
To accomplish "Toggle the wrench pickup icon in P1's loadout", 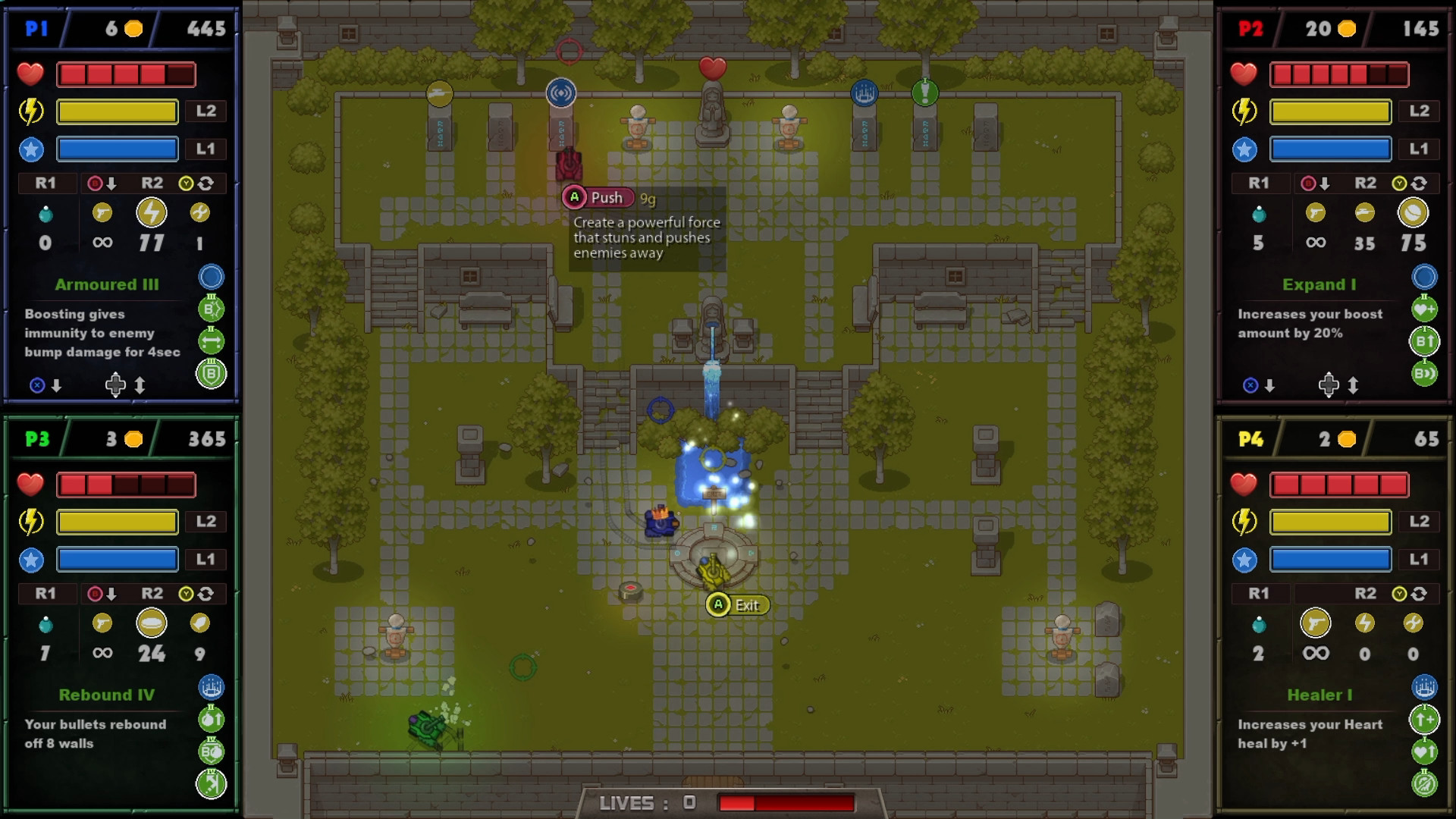I will click(x=200, y=213).
